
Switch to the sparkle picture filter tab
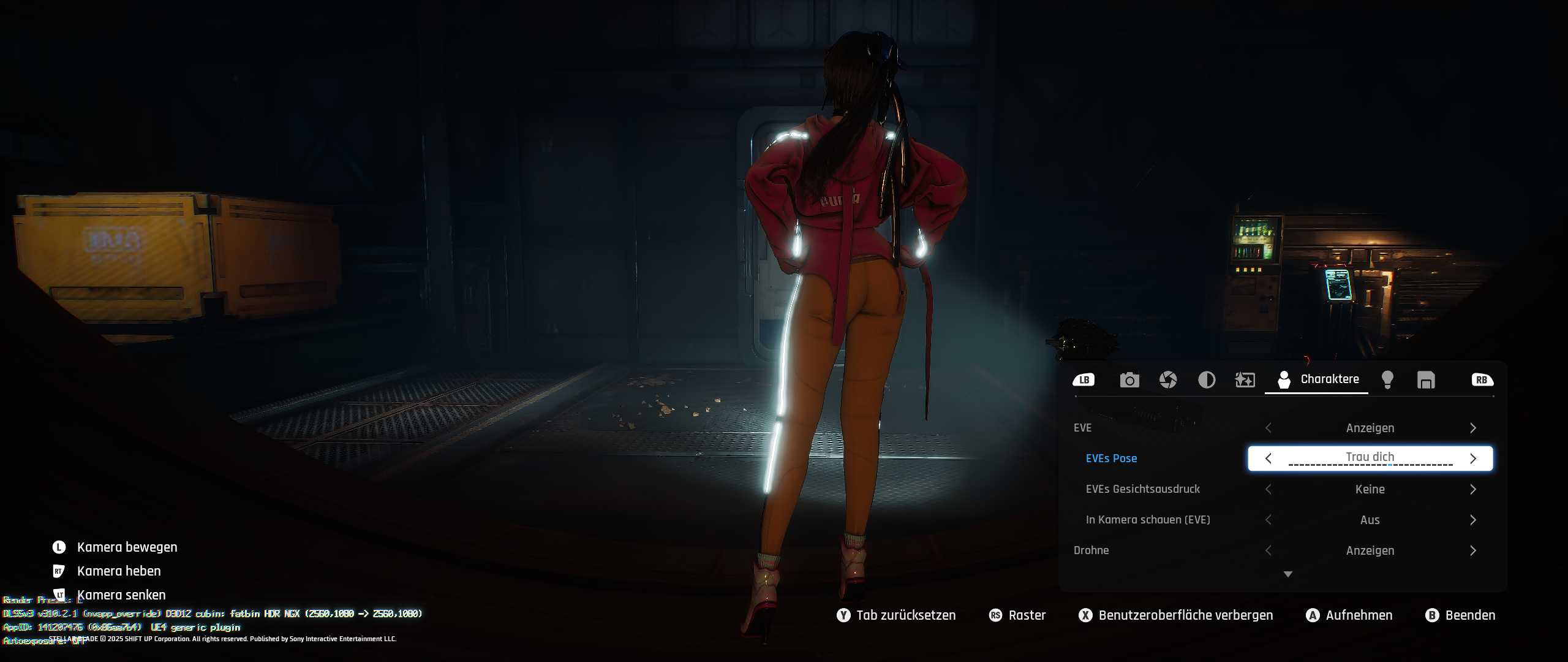tap(1245, 380)
